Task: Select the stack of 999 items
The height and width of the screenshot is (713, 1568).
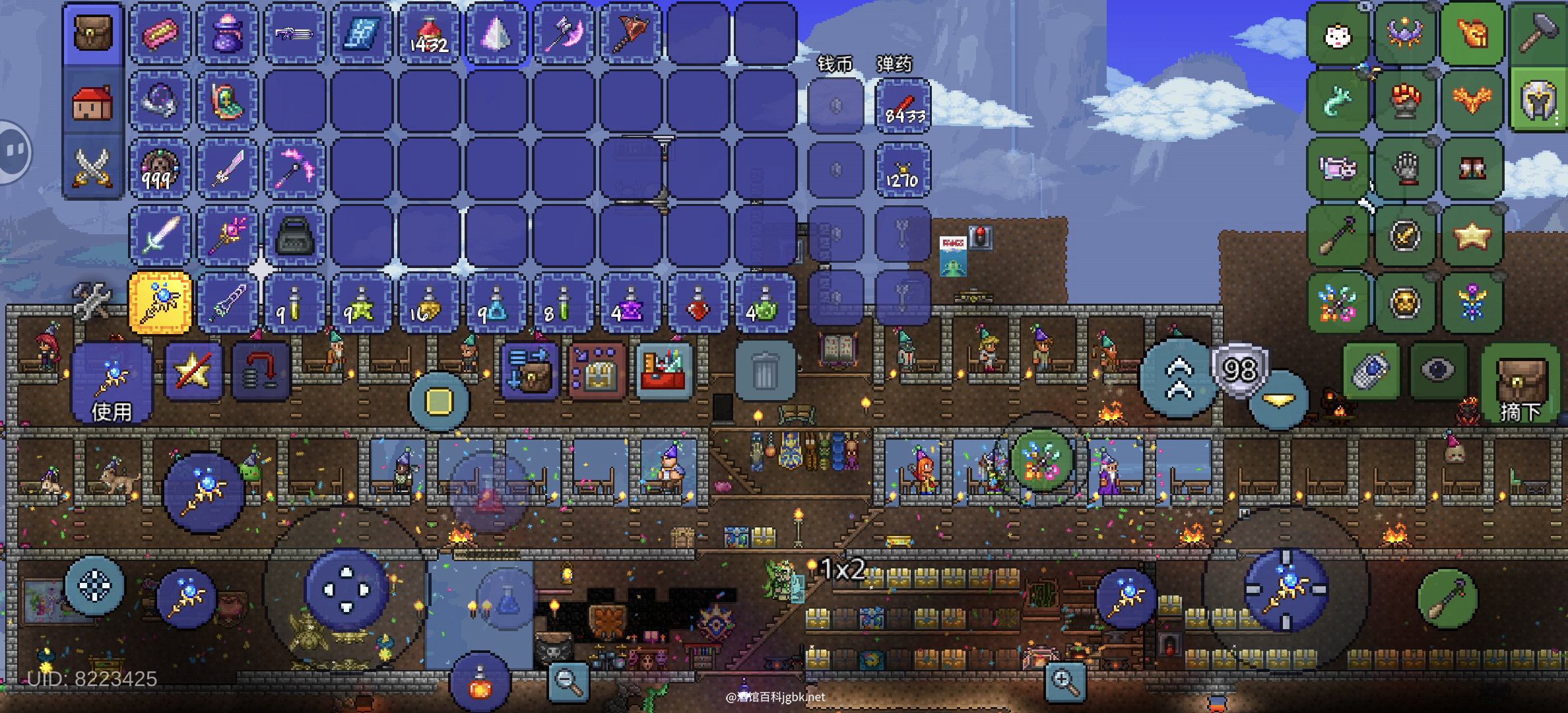Action: 160,168
